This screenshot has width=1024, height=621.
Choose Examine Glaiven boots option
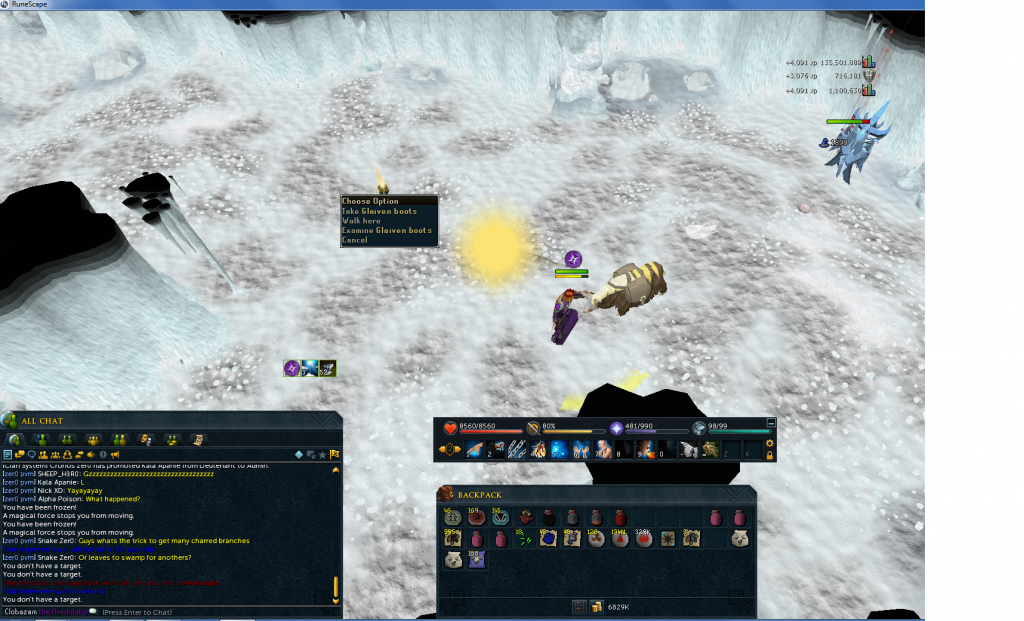[387, 231]
